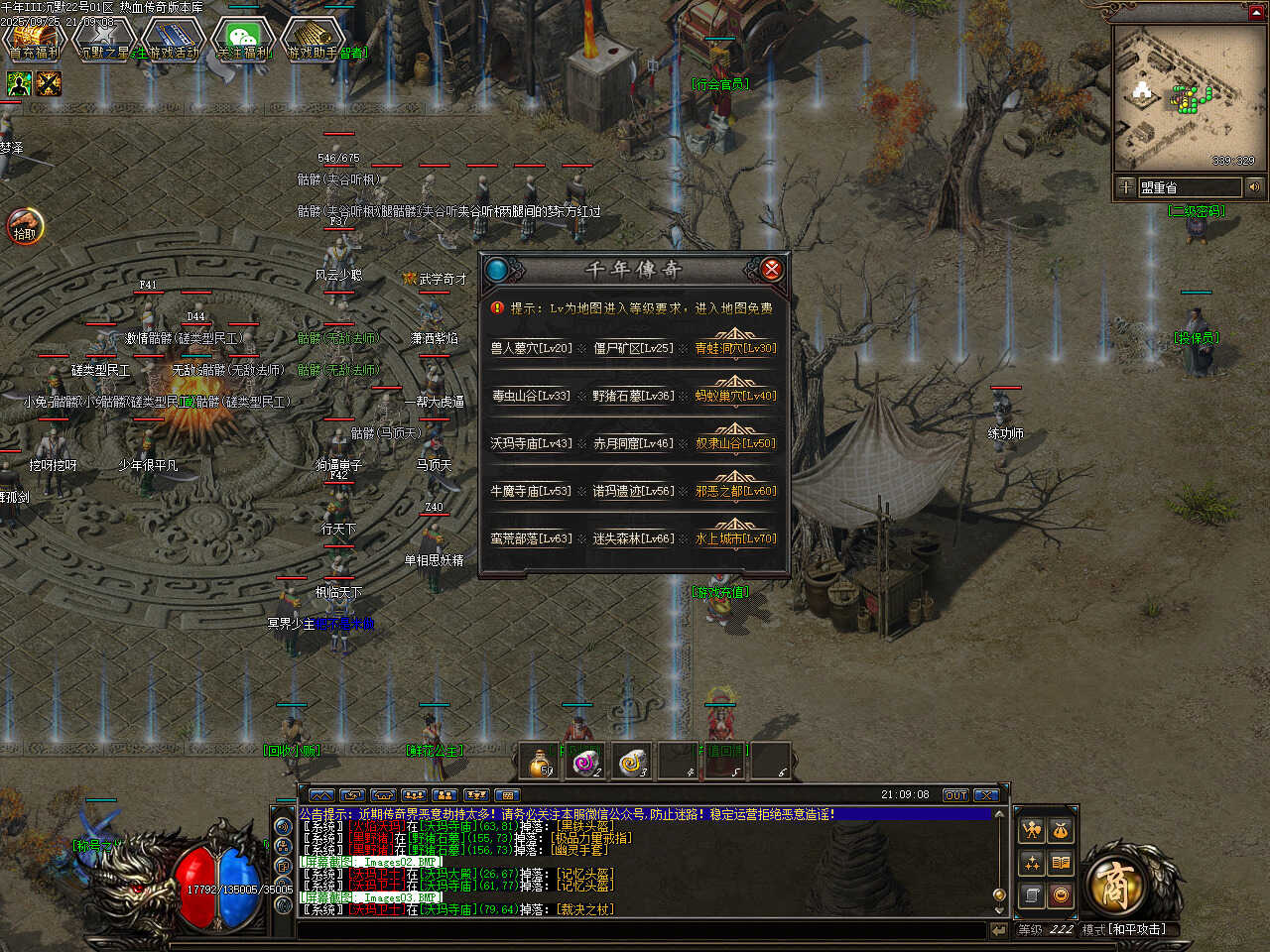Show the 游戏活动 events panel
Screen dimensions: 1270x952
pos(174,38)
